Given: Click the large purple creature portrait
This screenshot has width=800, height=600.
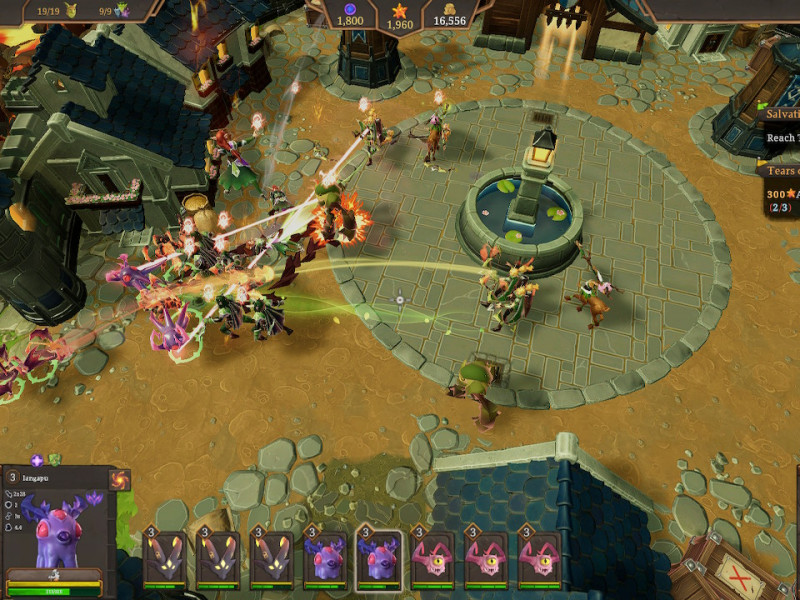Looking at the screenshot, I should click(x=58, y=530).
